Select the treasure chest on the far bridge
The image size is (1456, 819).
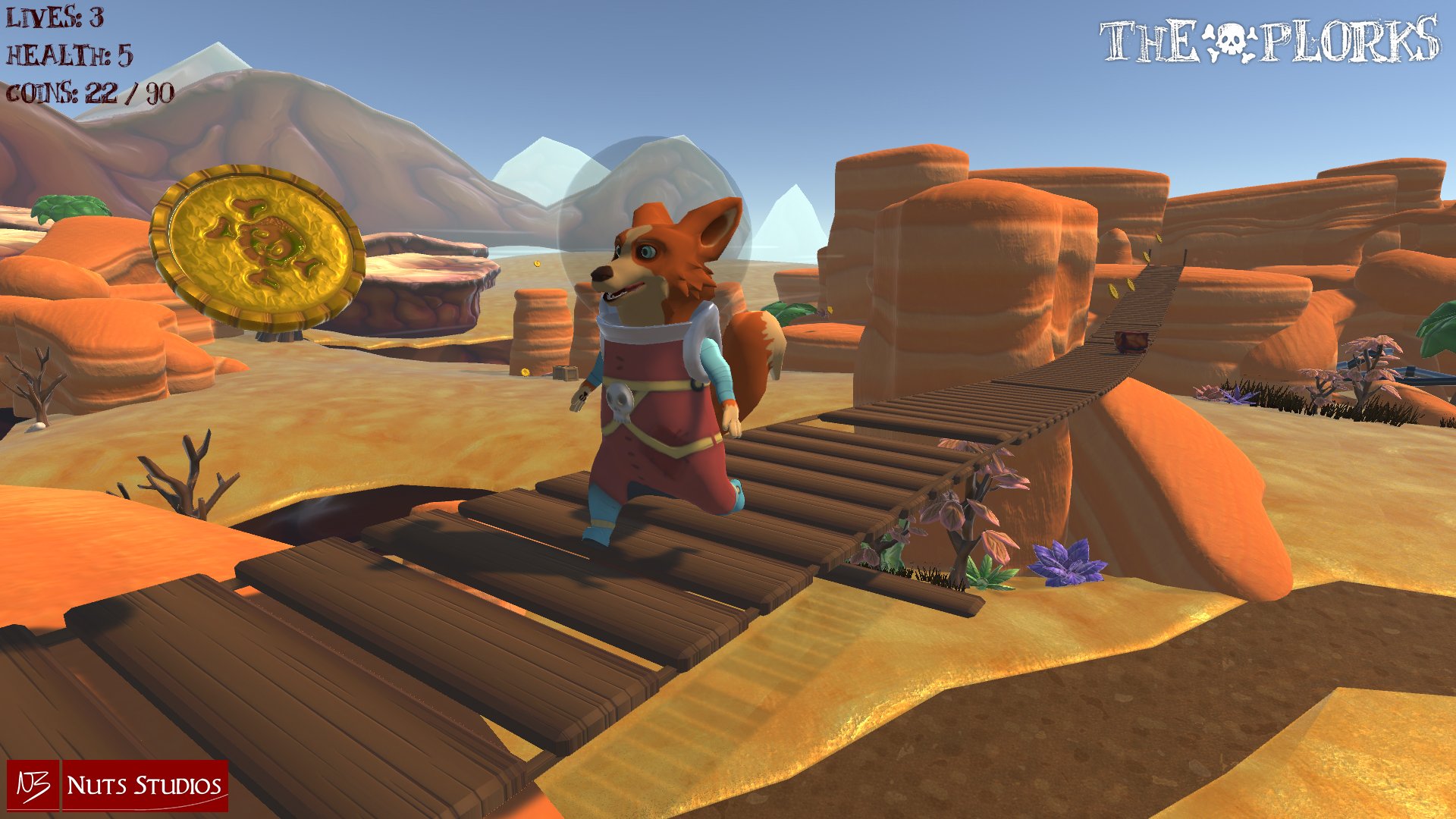(x=1131, y=341)
